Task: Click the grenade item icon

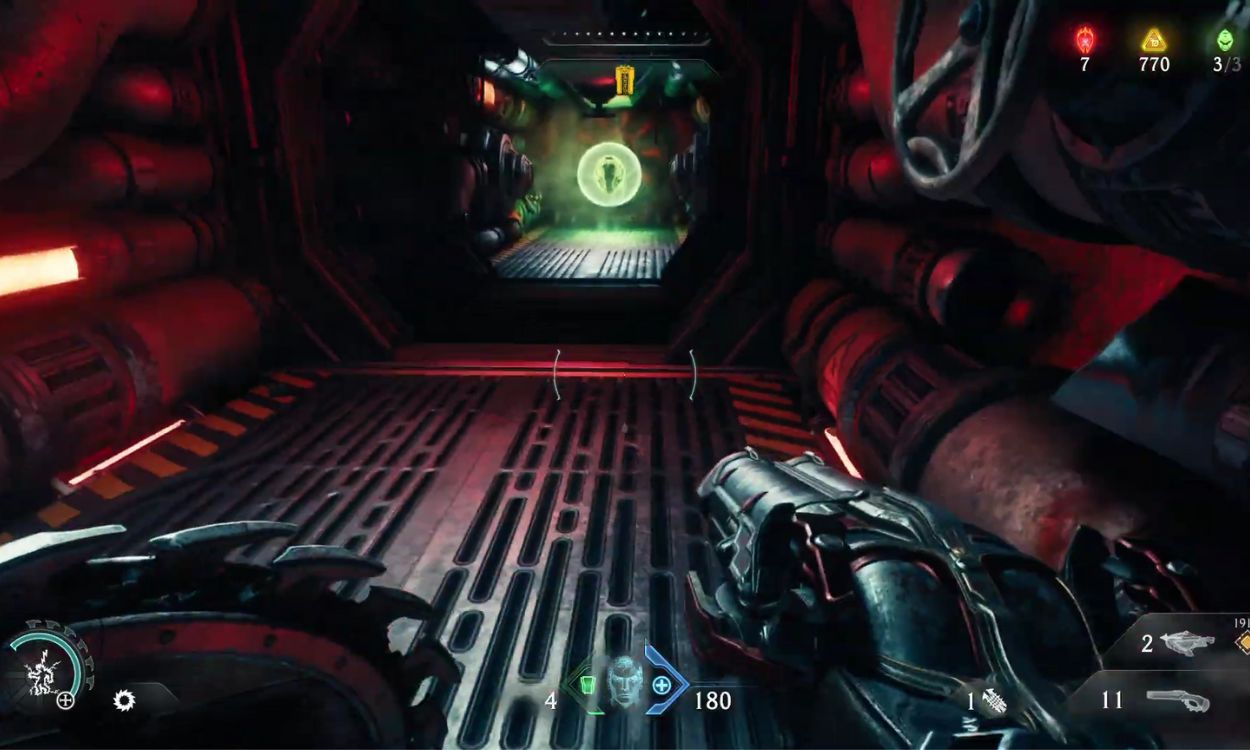Action: click(992, 701)
